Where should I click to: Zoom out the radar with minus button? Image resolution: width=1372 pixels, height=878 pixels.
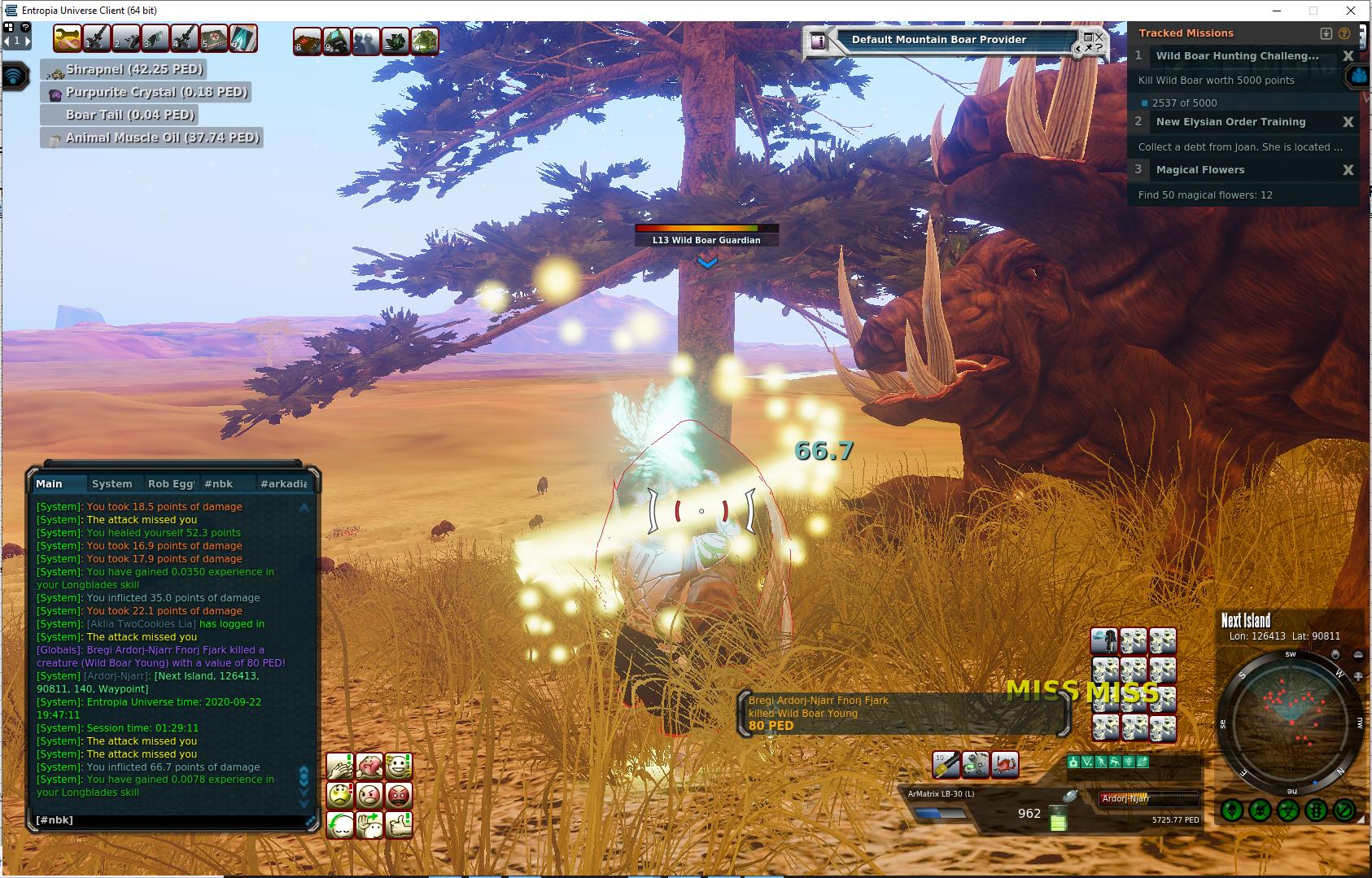click(1358, 655)
